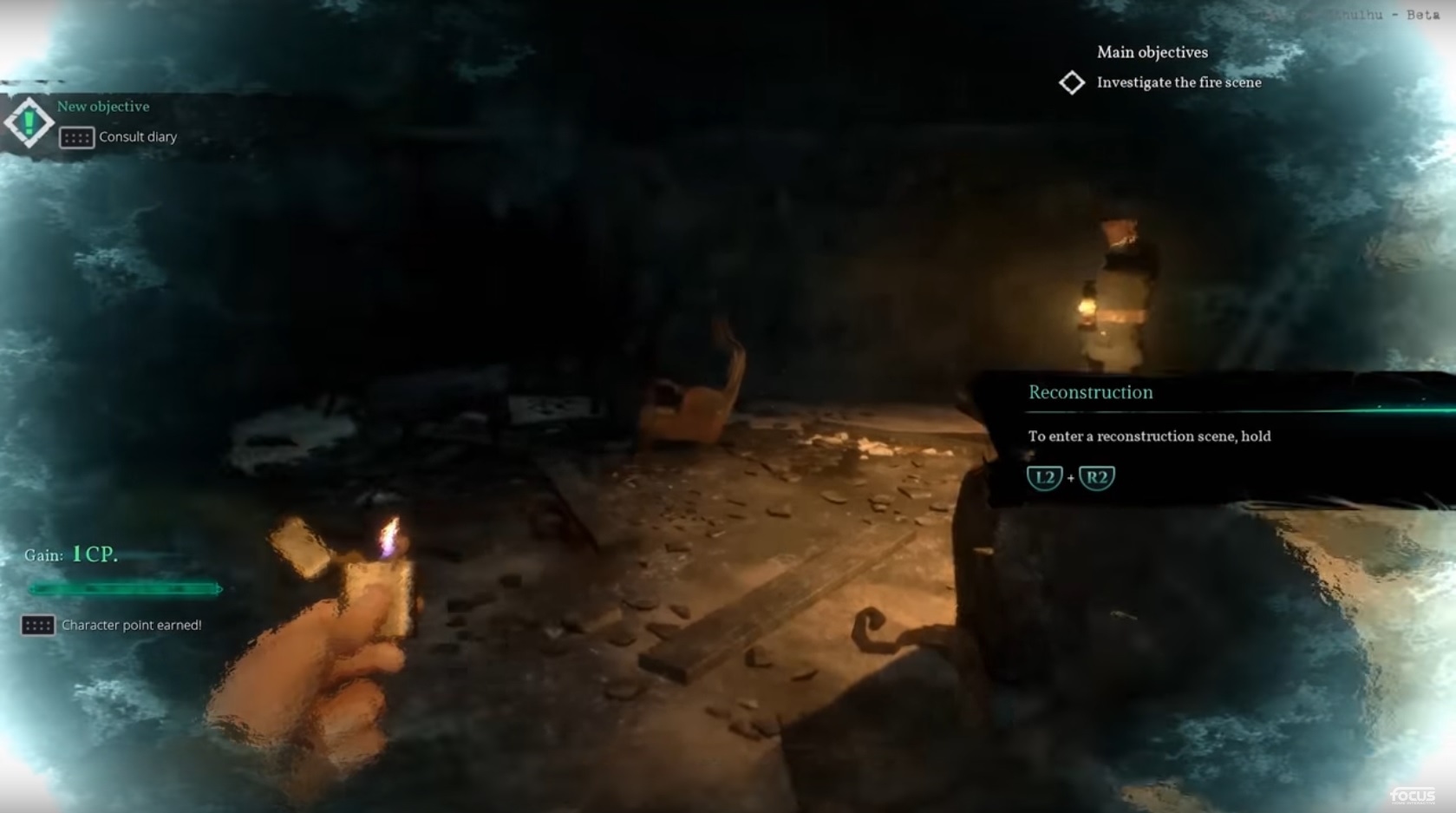Click the Character point earned notification
The height and width of the screenshot is (813, 1456).
point(131,625)
